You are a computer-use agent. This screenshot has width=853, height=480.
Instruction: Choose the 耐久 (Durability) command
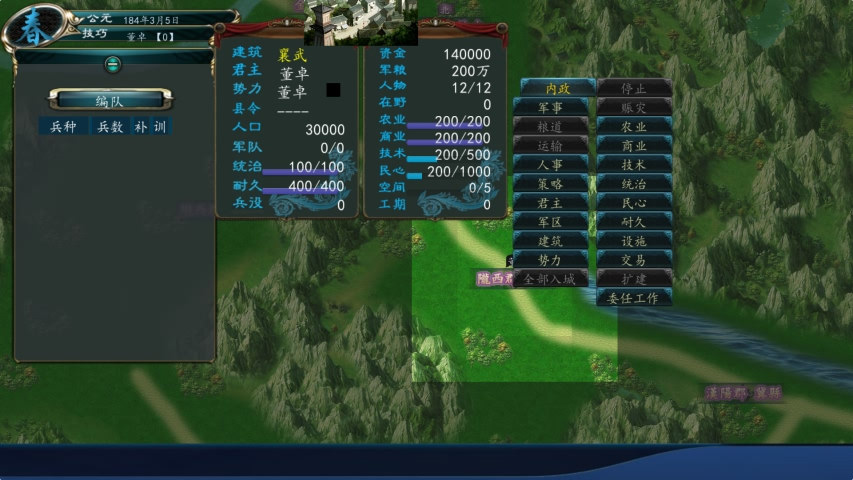(634, 221)
